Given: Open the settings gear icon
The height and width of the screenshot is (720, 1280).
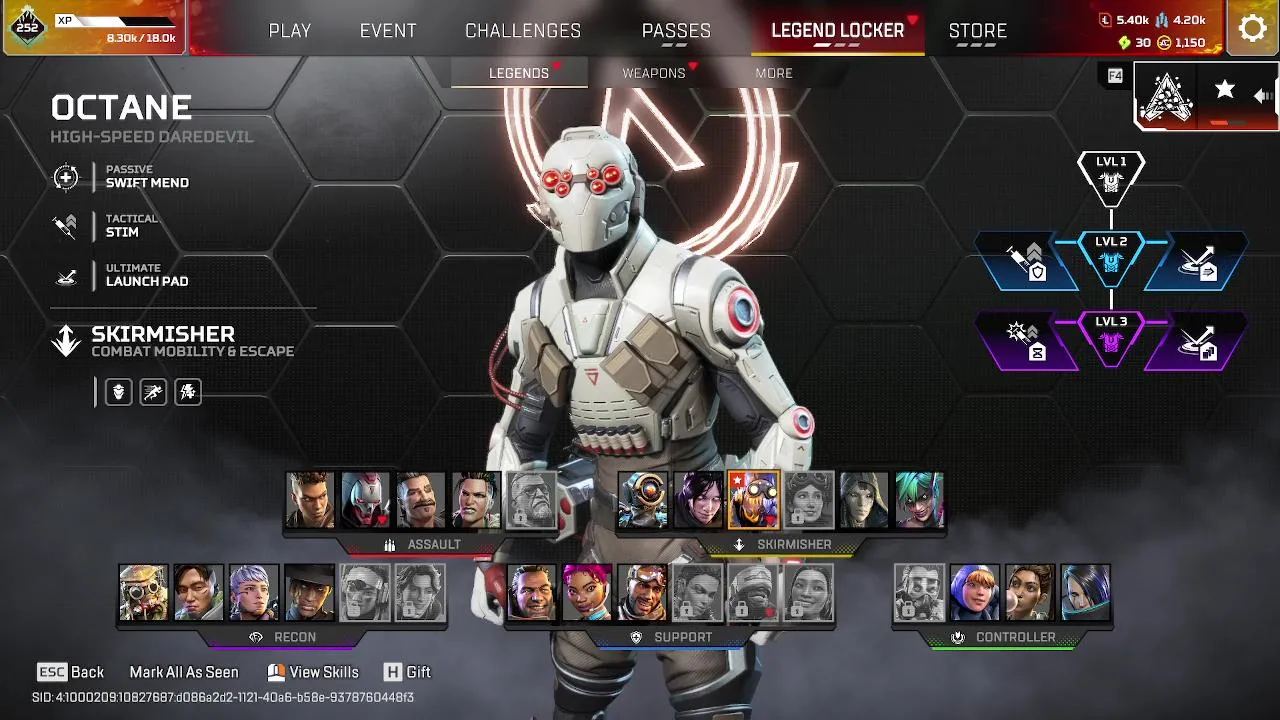Looking at the screenshot, I should click(x=1252, y=28).
